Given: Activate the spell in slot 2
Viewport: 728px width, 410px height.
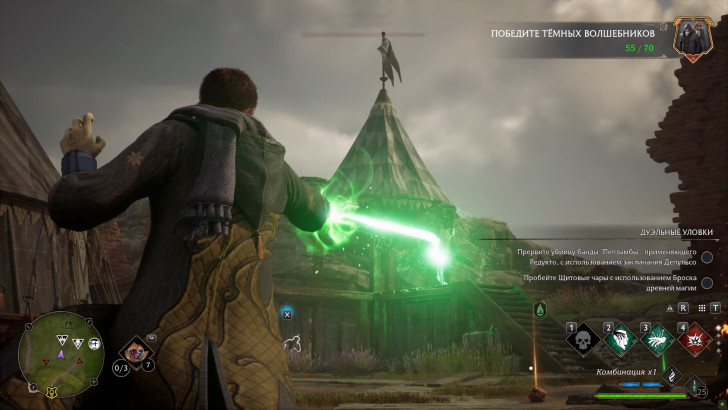Looking at the screenshot, I should click(x=618, y=341).
